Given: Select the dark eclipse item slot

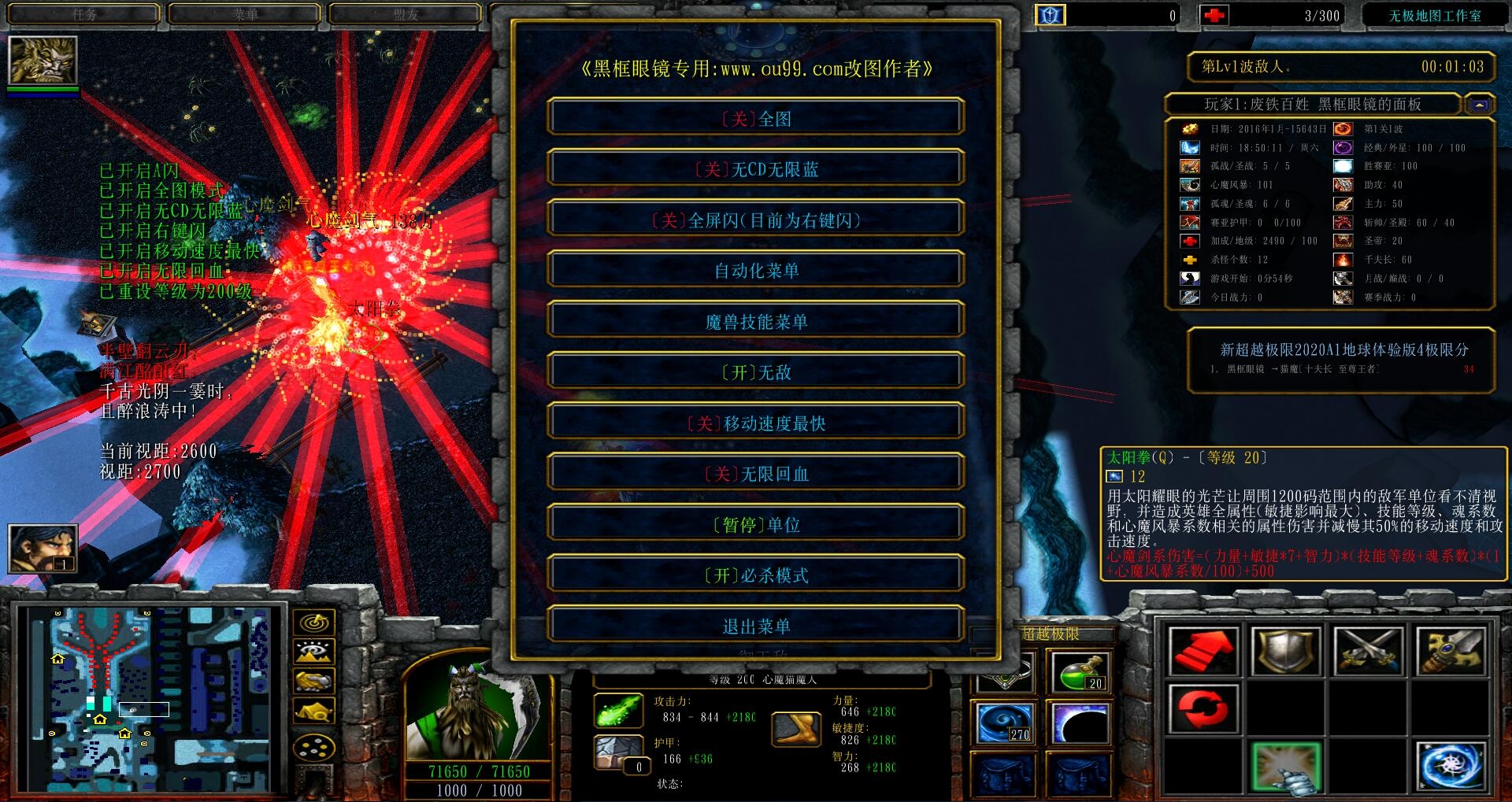Looking at the screenshot, I should (x=1080, y=723).
